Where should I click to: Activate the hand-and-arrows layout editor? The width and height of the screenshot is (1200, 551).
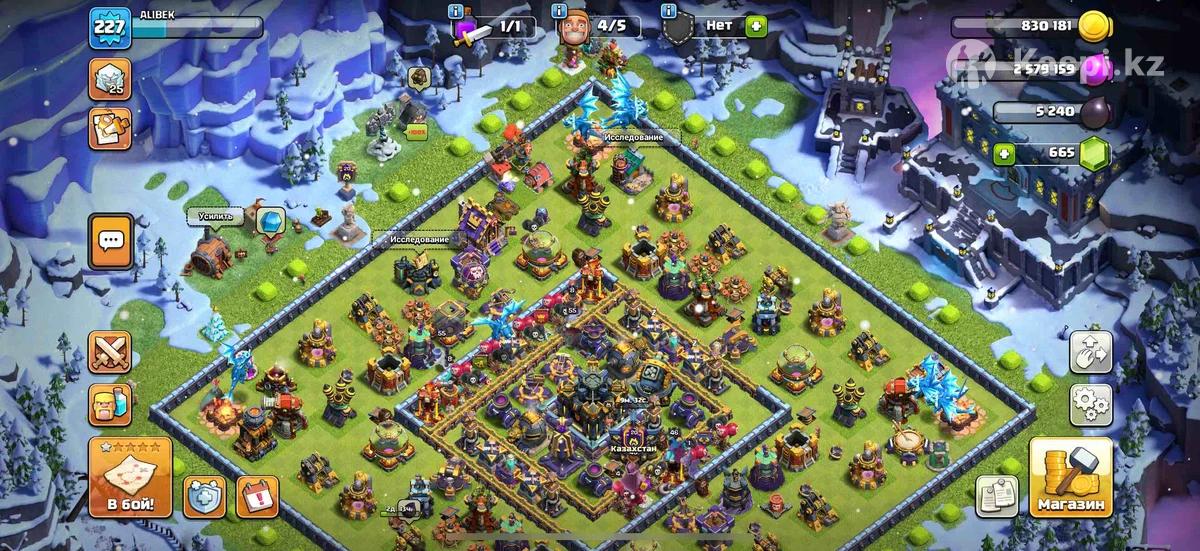1091,352
